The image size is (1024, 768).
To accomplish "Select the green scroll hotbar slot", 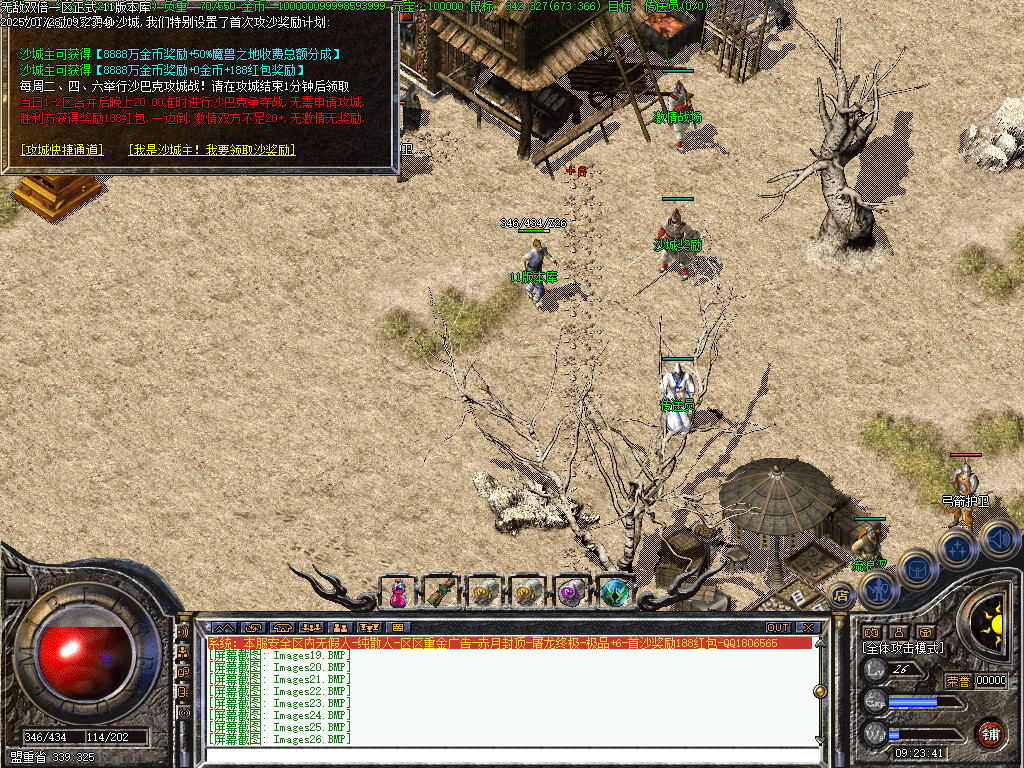I will [441, 592].
